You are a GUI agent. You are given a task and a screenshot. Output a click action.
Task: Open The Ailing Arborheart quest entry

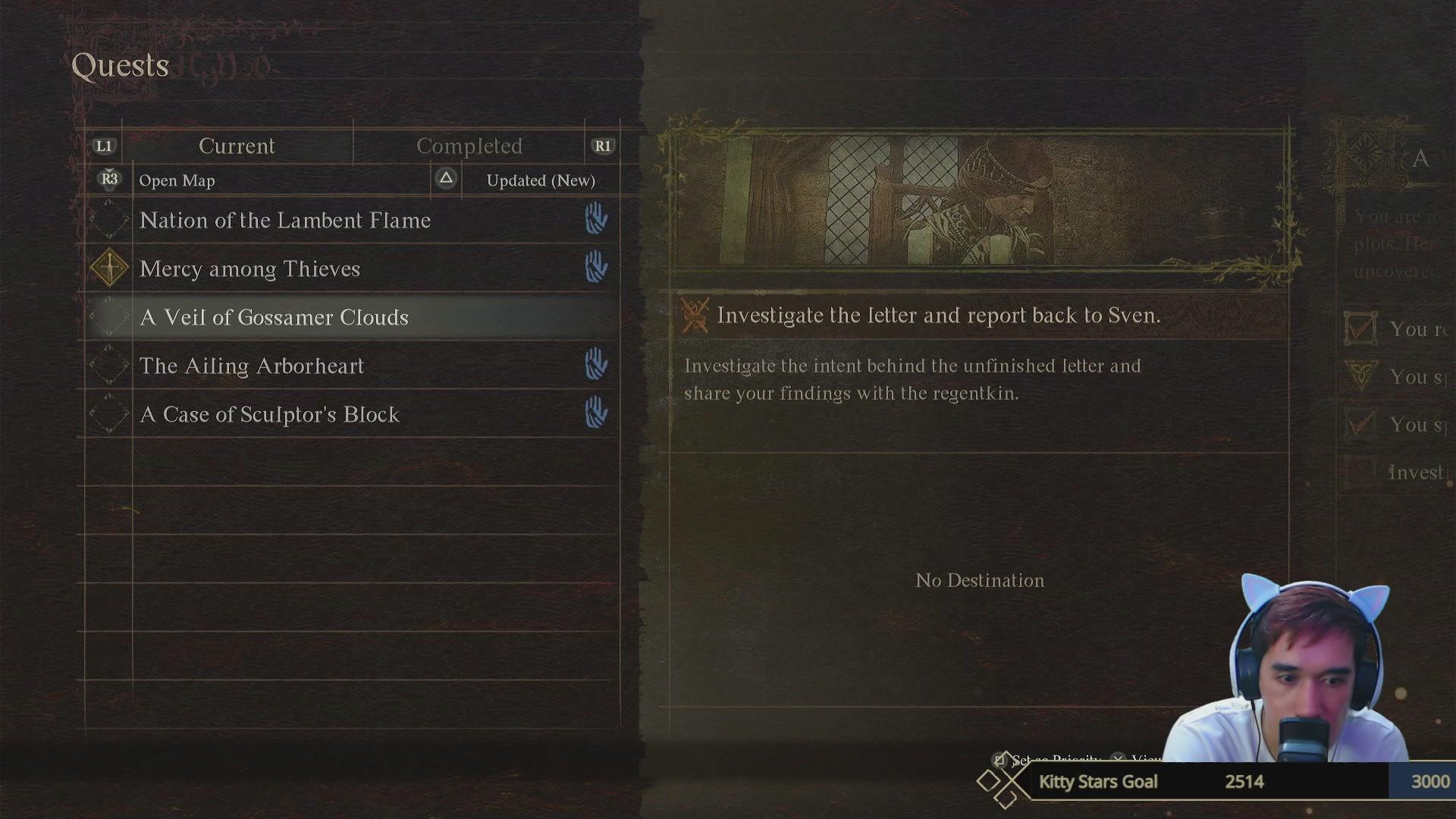coord(252,366)
